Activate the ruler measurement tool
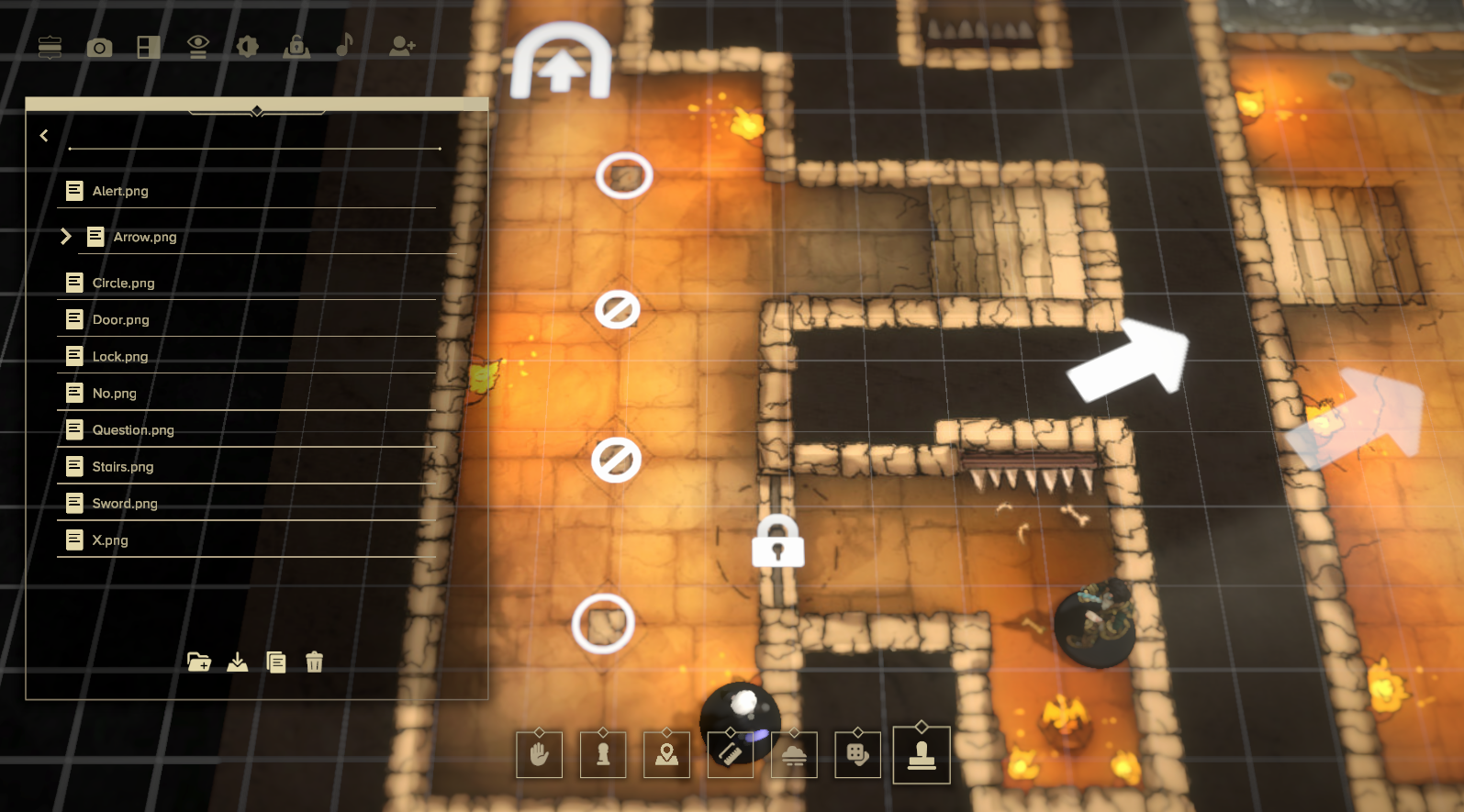The width and height of the screenshot is (1464, 812). click(731, 754)
